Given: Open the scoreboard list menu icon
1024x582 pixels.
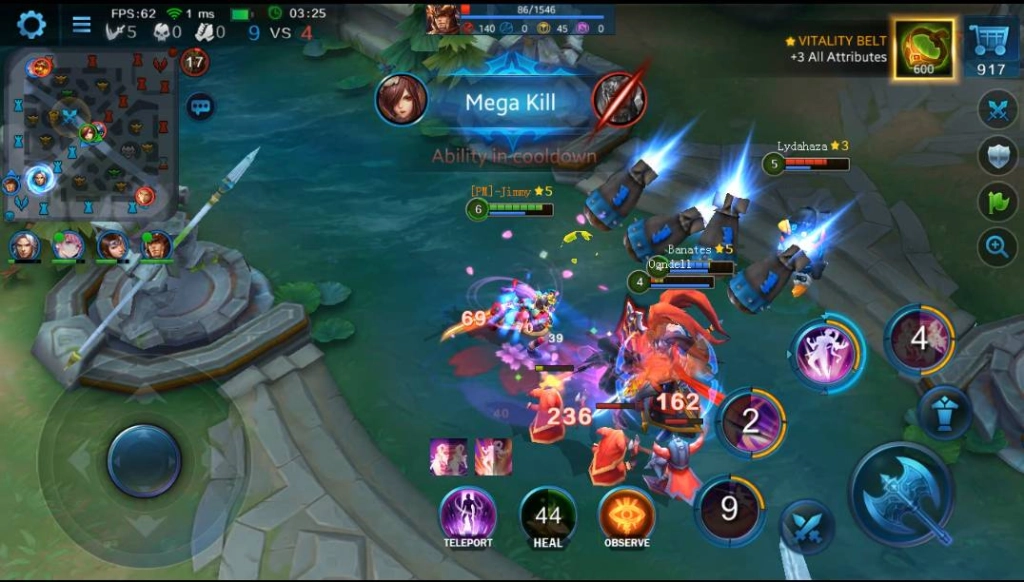Looking at the screenshot, I should tap(81, 24).
